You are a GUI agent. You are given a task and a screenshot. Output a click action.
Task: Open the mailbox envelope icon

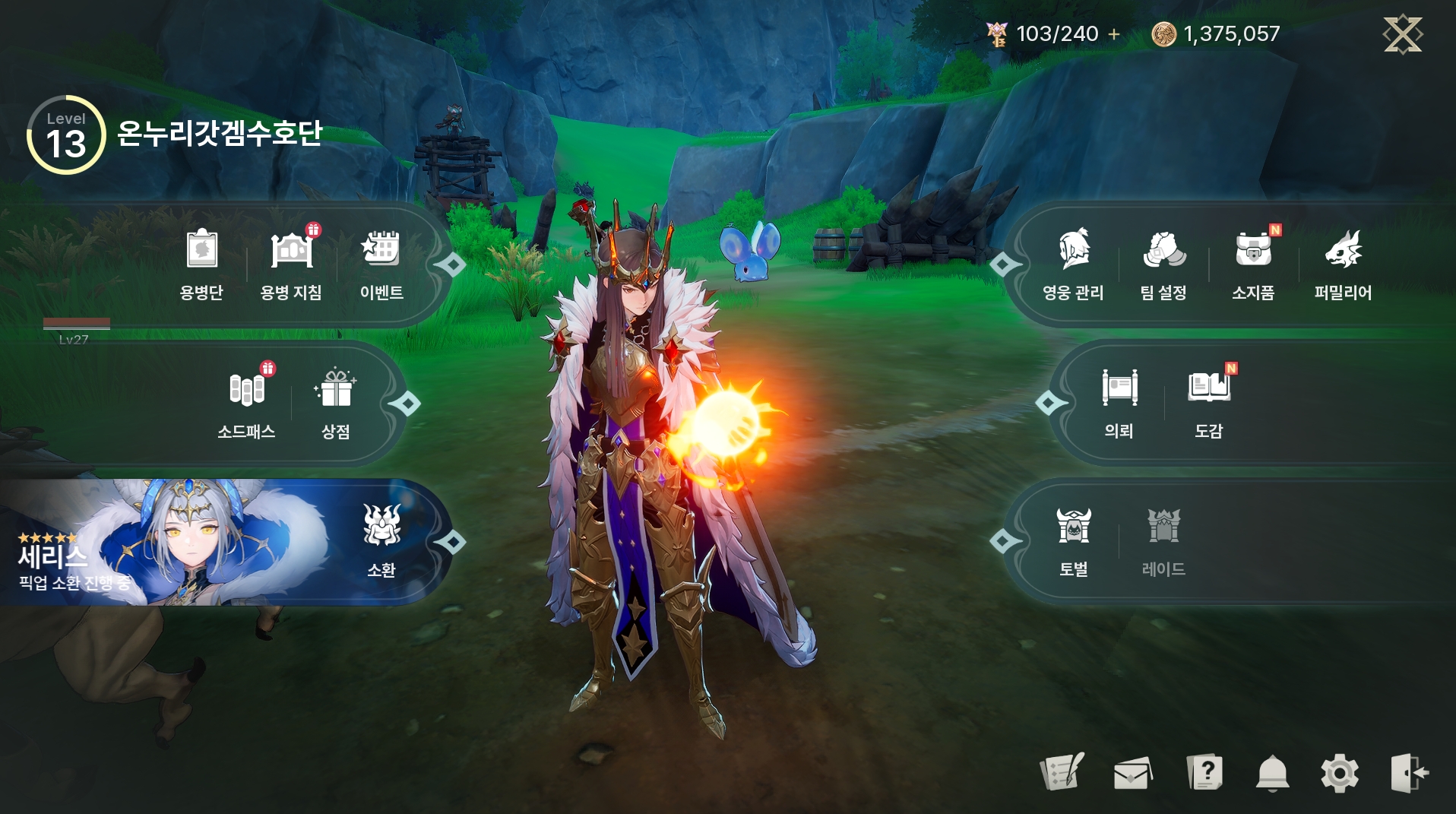click(1132, 774)
